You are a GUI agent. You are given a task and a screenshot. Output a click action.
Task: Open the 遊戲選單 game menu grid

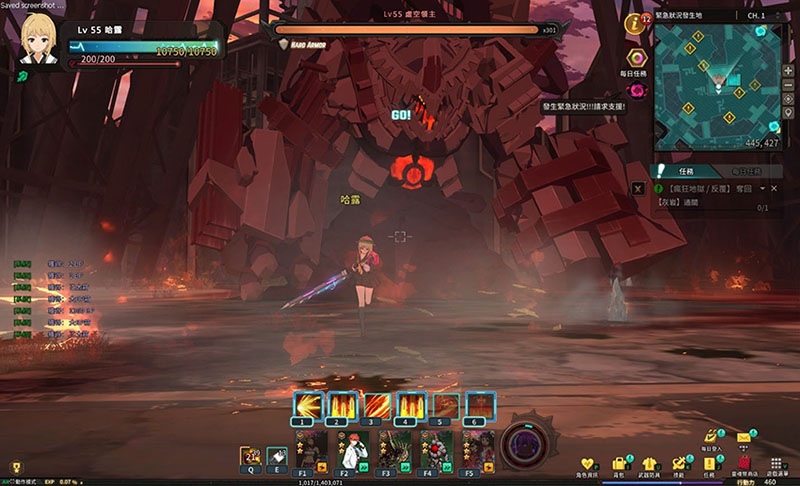776,465
